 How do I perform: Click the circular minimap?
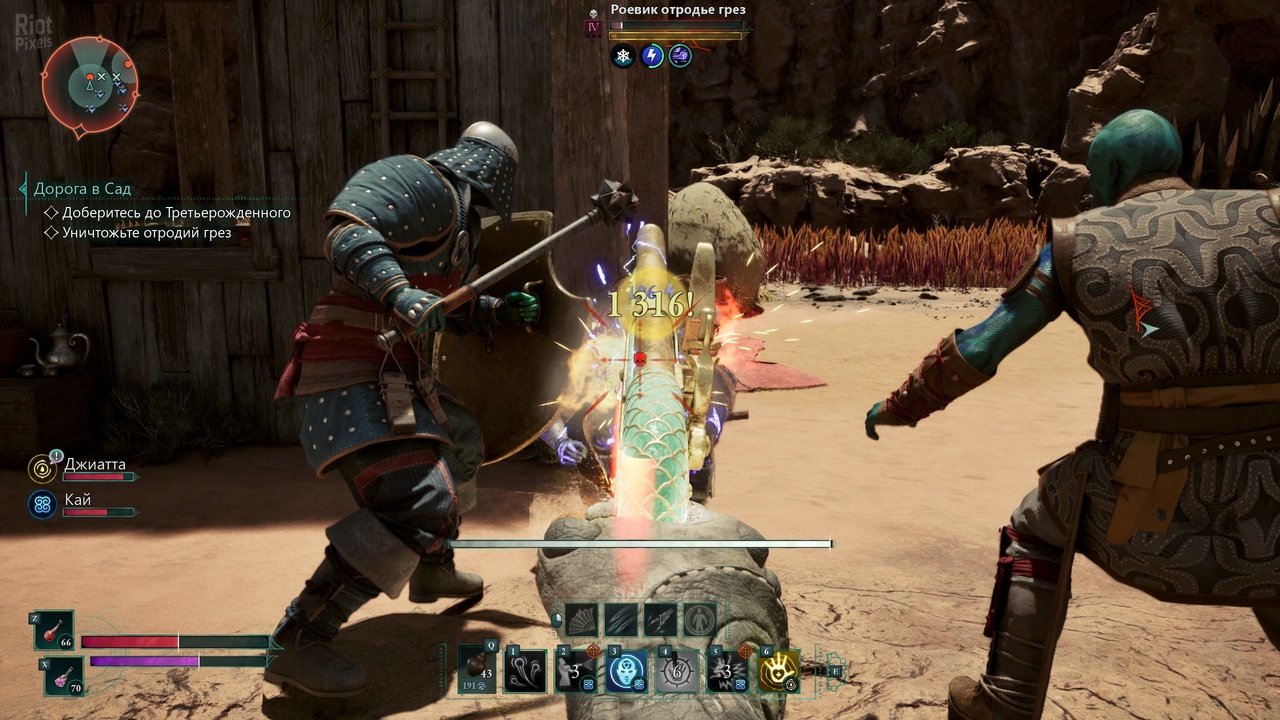pos(90,84)
